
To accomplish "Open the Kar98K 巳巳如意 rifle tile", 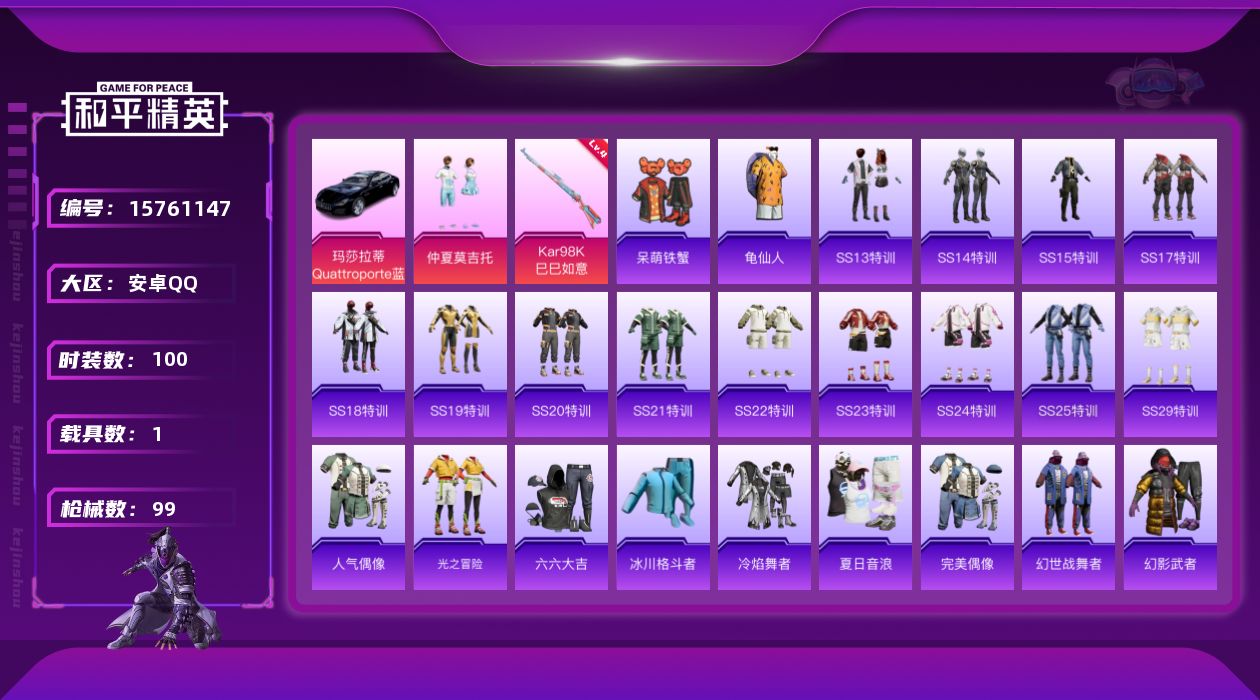I will pos(561,211).
